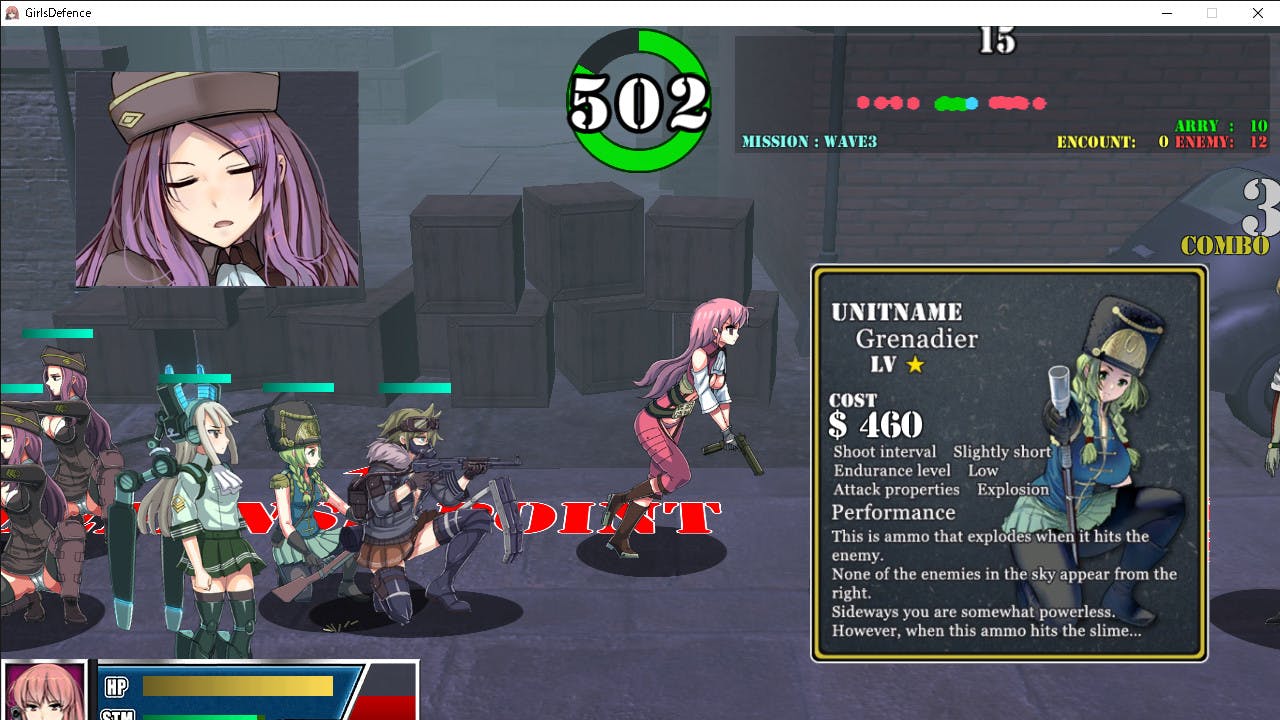Select the MISSION WAVE3 label
The width and height of the screenshot is (1280, 720).
808,141
